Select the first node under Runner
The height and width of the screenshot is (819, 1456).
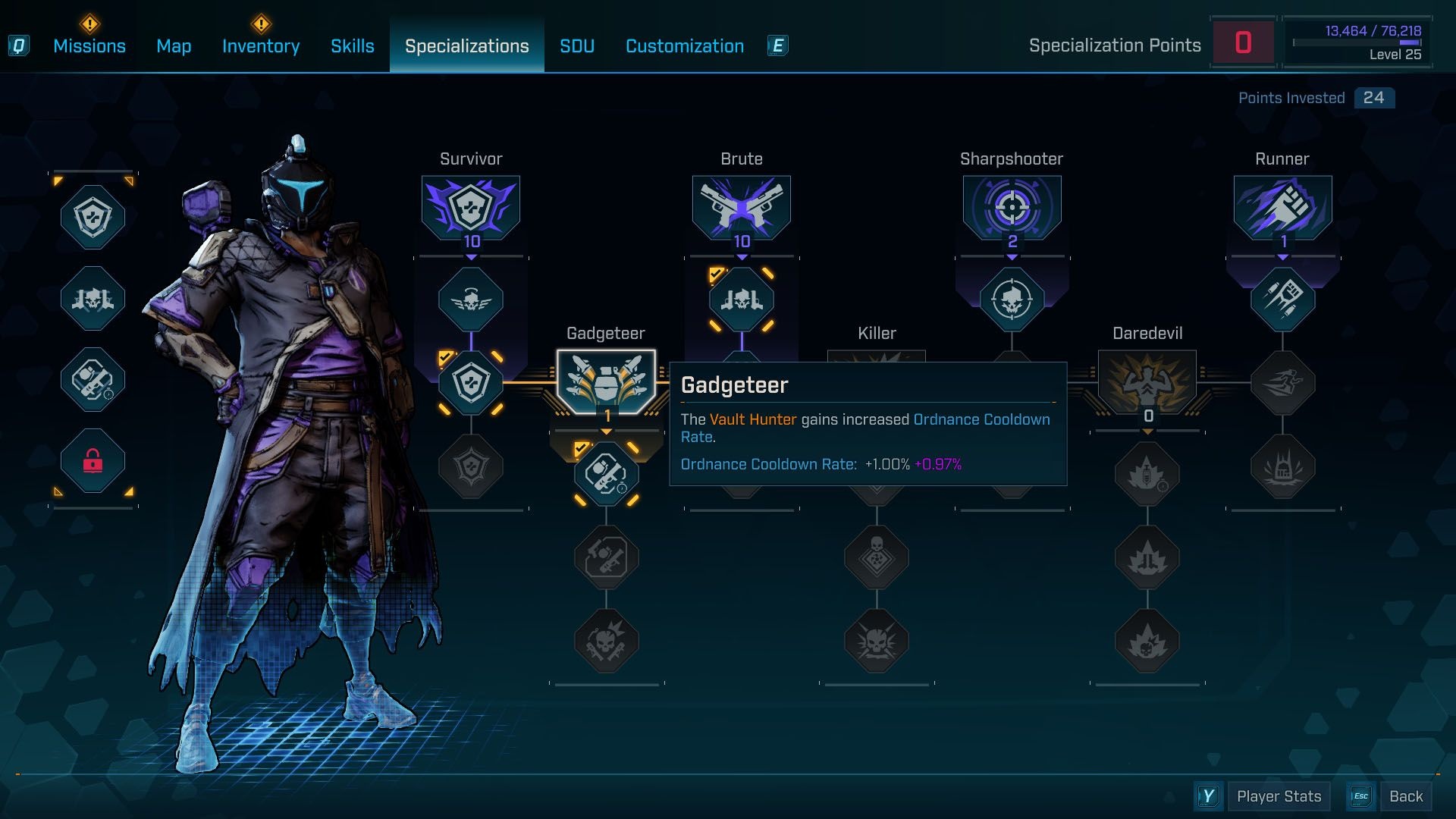click(x=1283, y=300)
